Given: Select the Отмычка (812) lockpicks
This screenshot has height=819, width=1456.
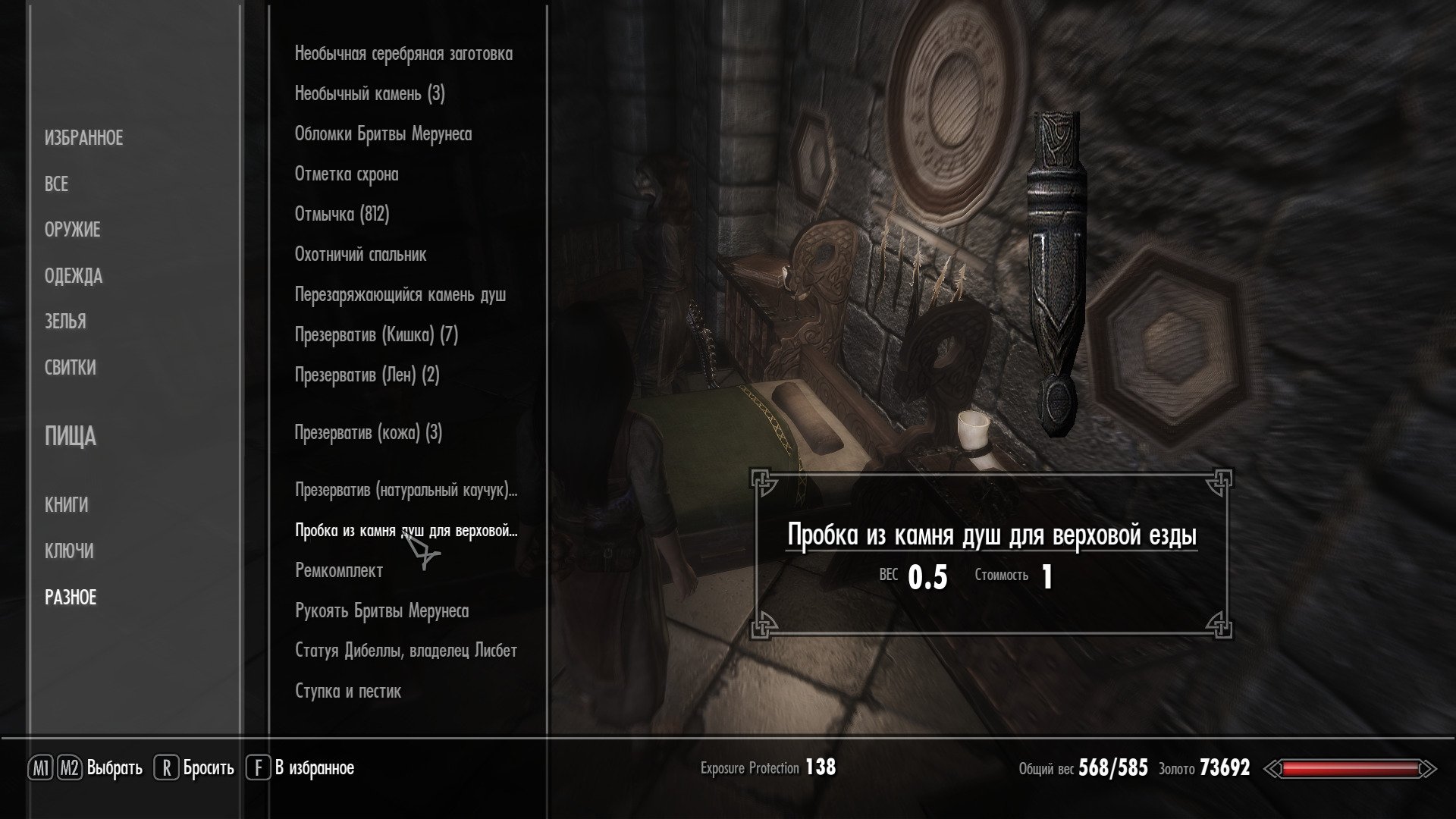Looking at the screenshot, I should [x=341, y=215].
